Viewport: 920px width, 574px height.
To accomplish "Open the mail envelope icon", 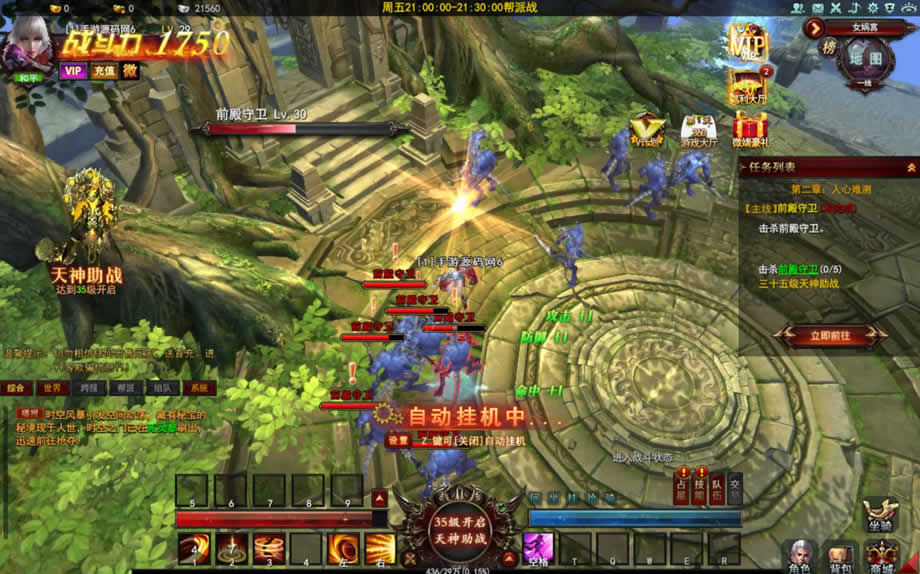I will (819, 8).
